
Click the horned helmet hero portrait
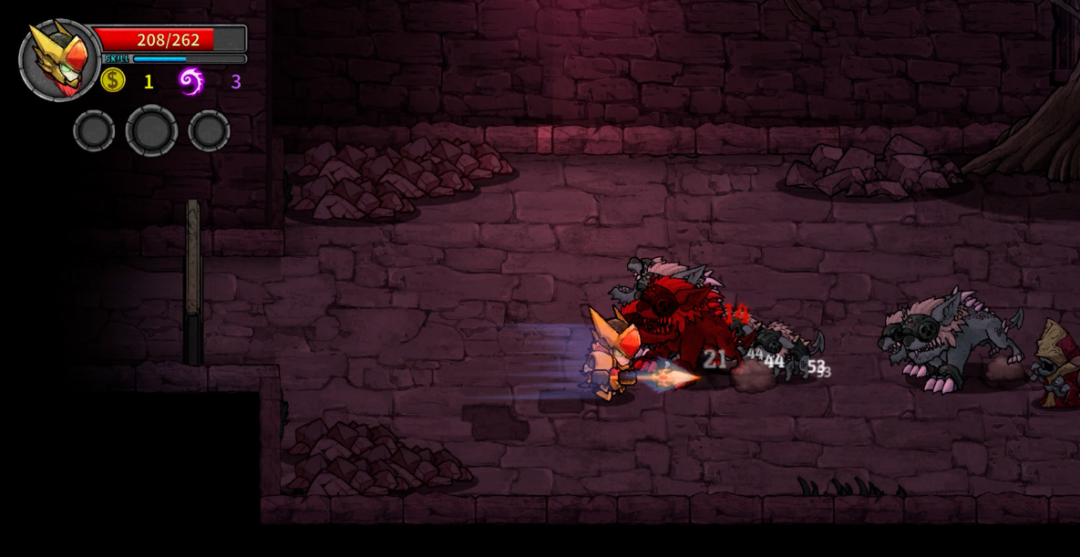58,60
